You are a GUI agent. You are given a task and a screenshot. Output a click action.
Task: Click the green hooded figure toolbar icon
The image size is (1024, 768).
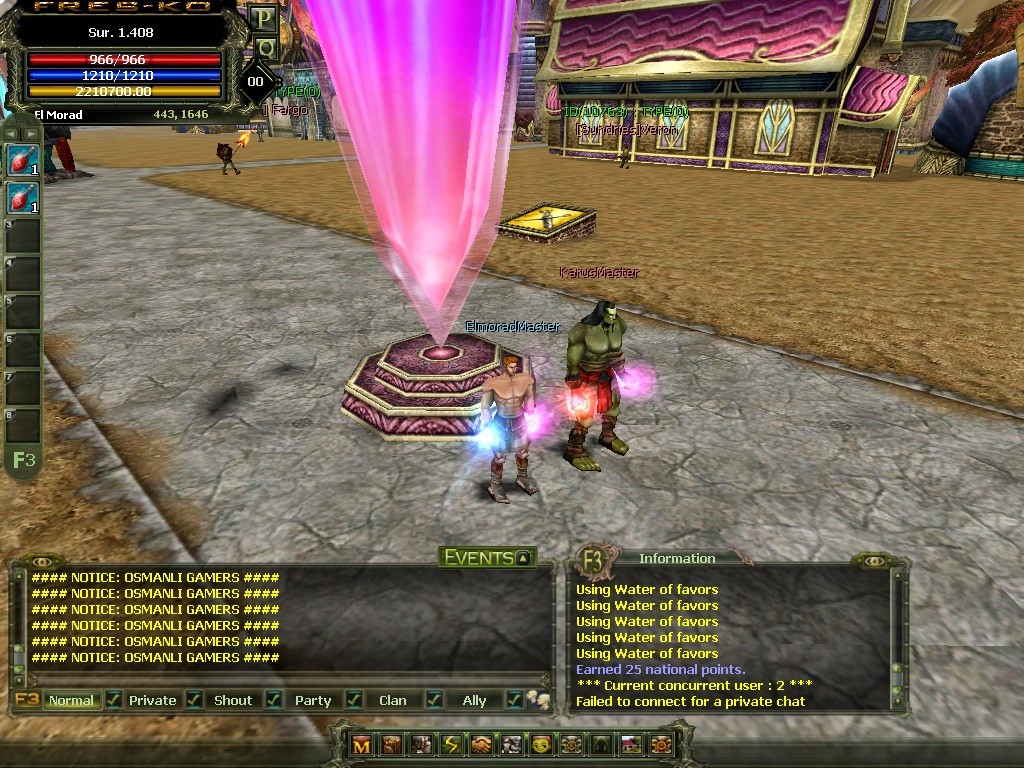[601, 744]
